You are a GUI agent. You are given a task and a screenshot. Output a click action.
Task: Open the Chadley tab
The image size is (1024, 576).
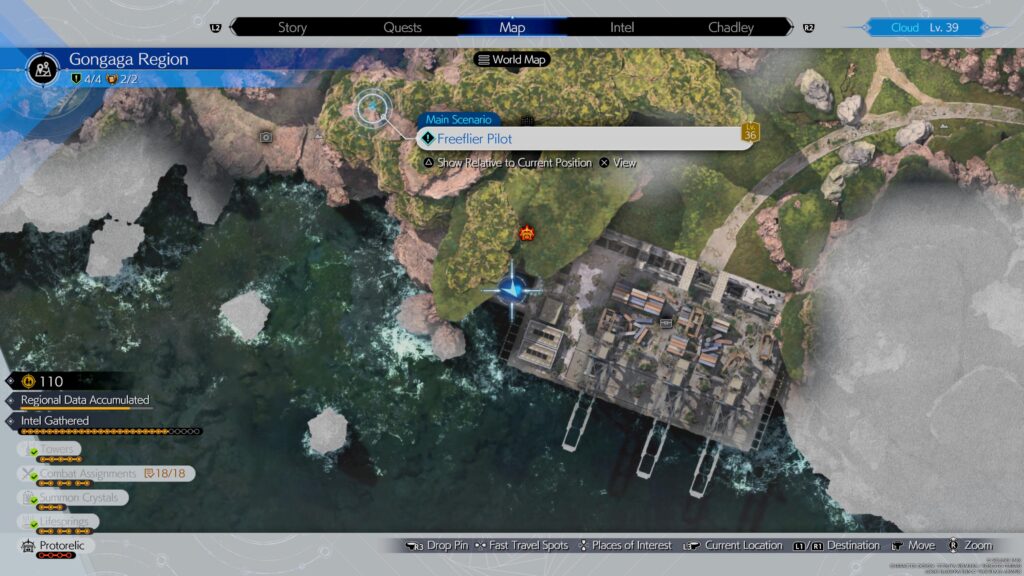click(731, 27)
